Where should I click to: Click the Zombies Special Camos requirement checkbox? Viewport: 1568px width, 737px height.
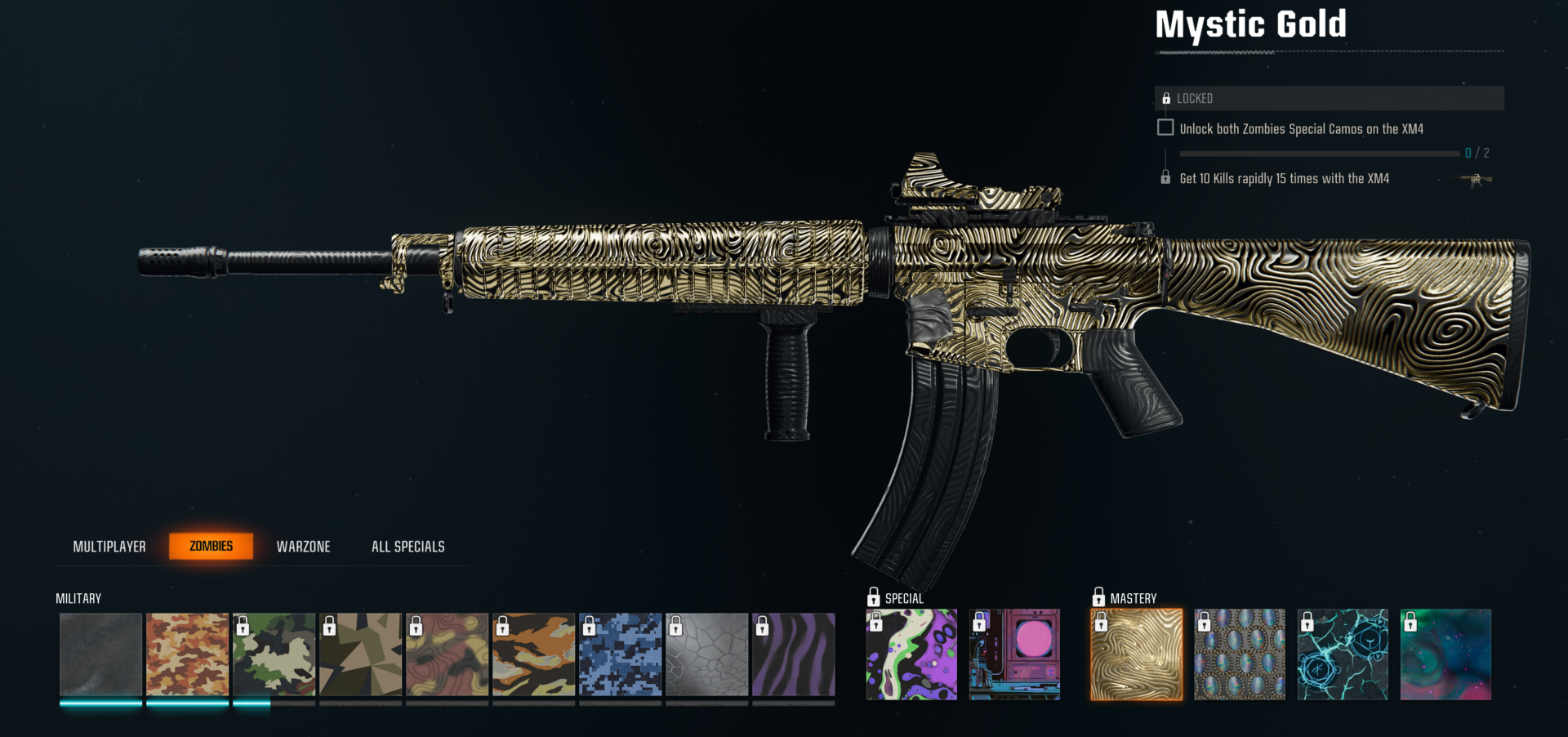click(x=1165, y=128)
